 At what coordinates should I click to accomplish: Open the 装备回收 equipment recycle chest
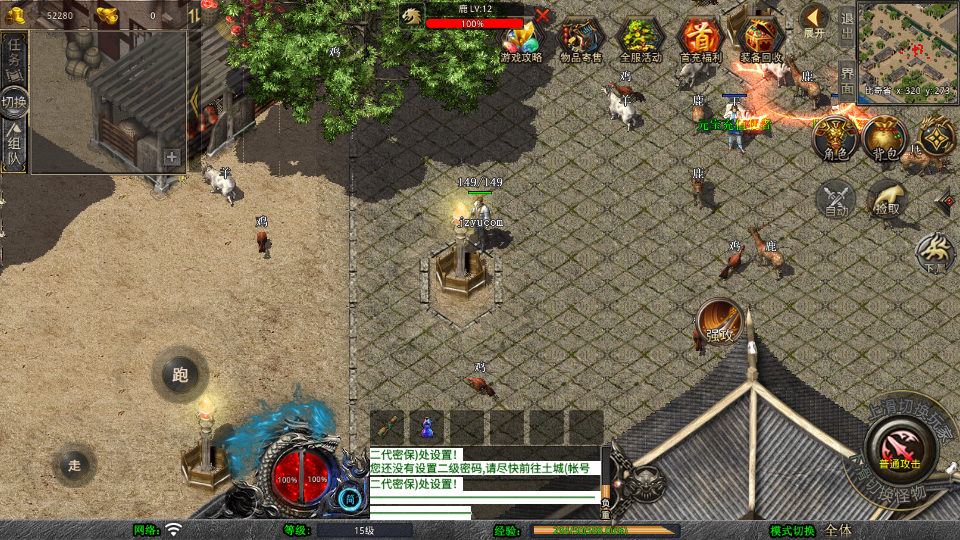tap(761, 40)
